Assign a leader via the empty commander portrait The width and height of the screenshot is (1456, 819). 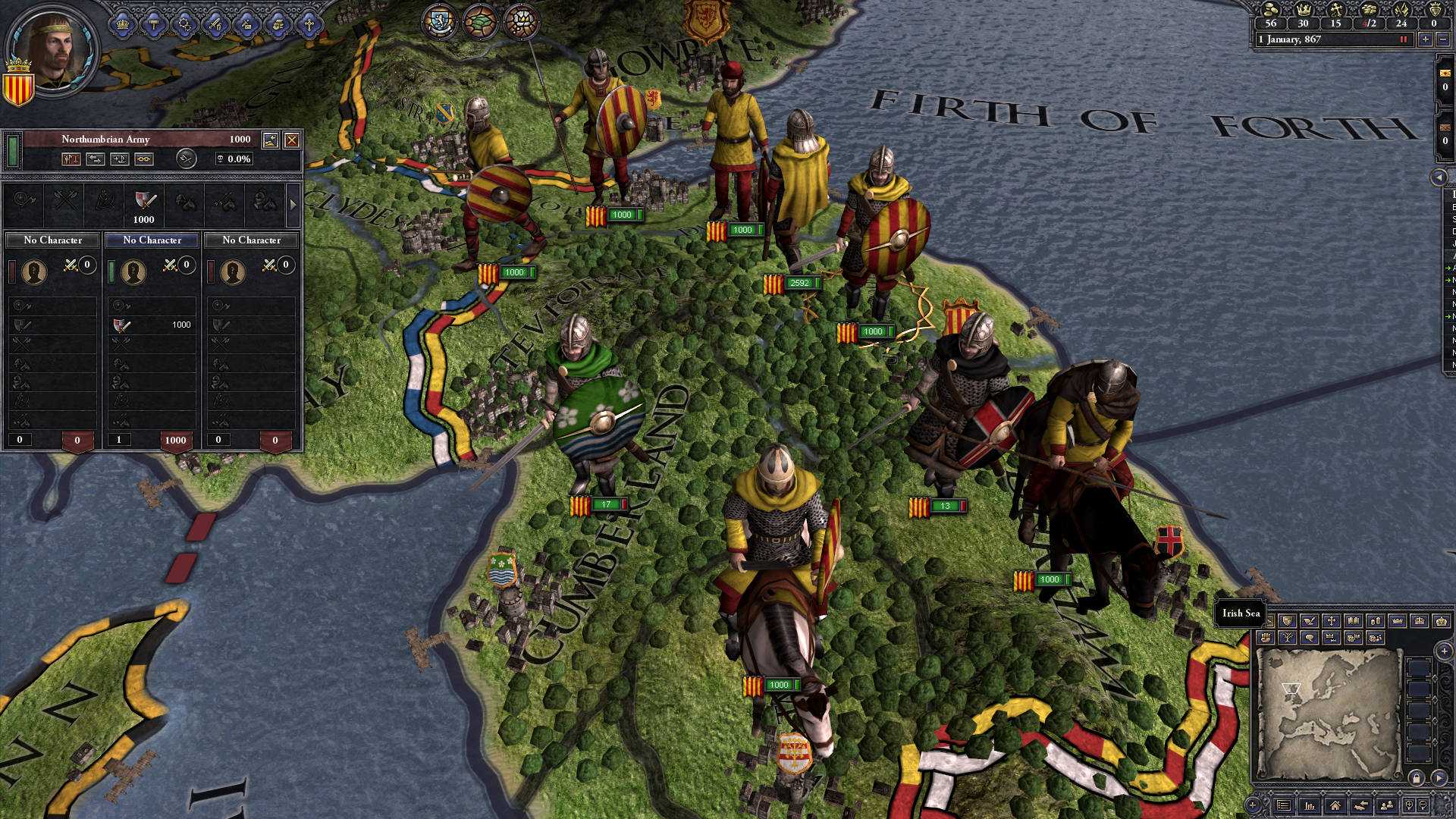133,271
